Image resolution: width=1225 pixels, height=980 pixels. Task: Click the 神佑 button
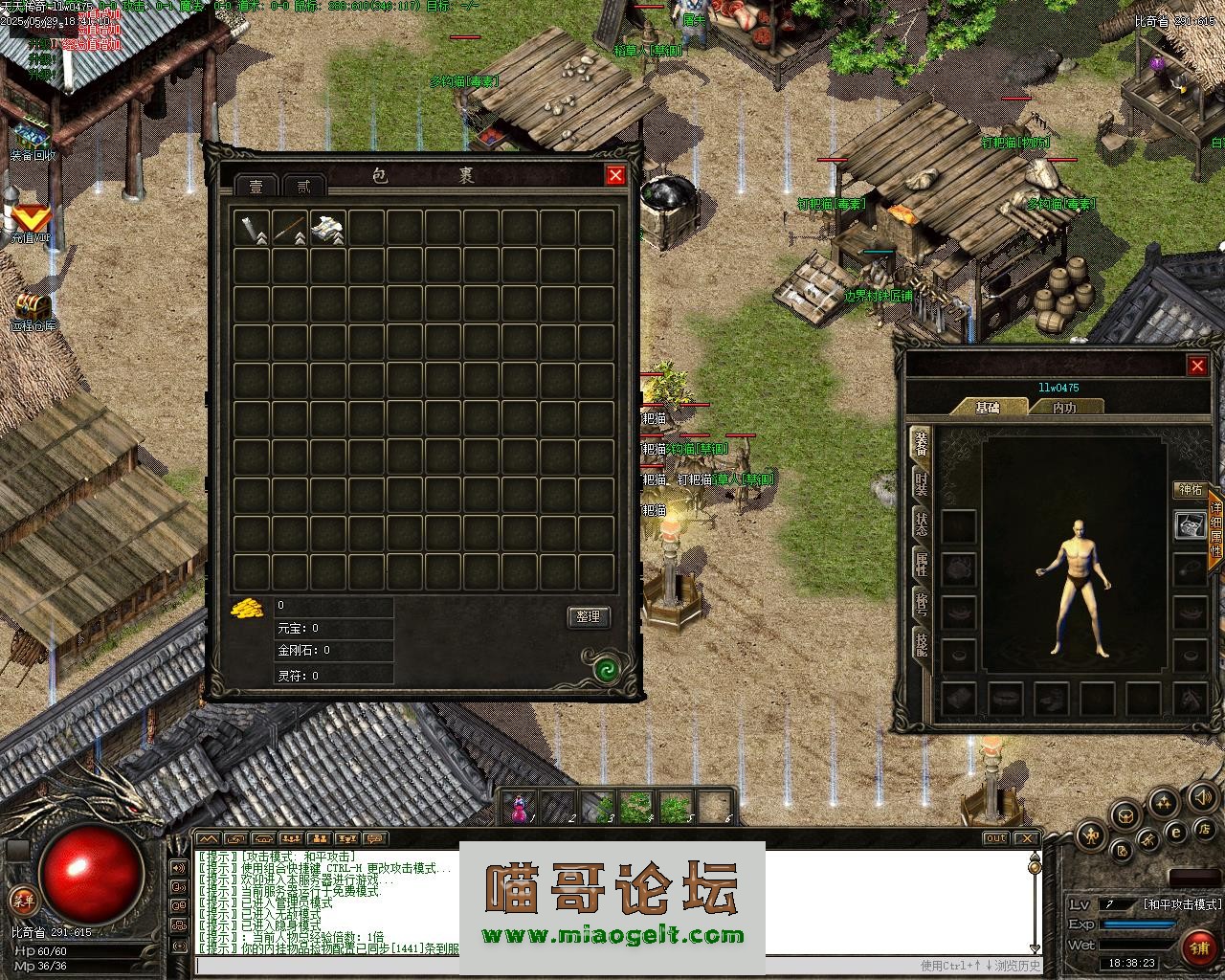click(1191, 490)
